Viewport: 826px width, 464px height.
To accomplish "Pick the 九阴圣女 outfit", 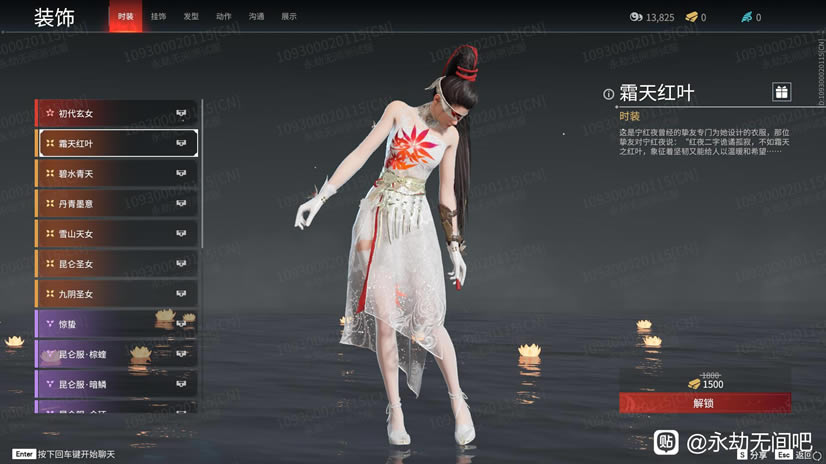I will pos(117,294).
